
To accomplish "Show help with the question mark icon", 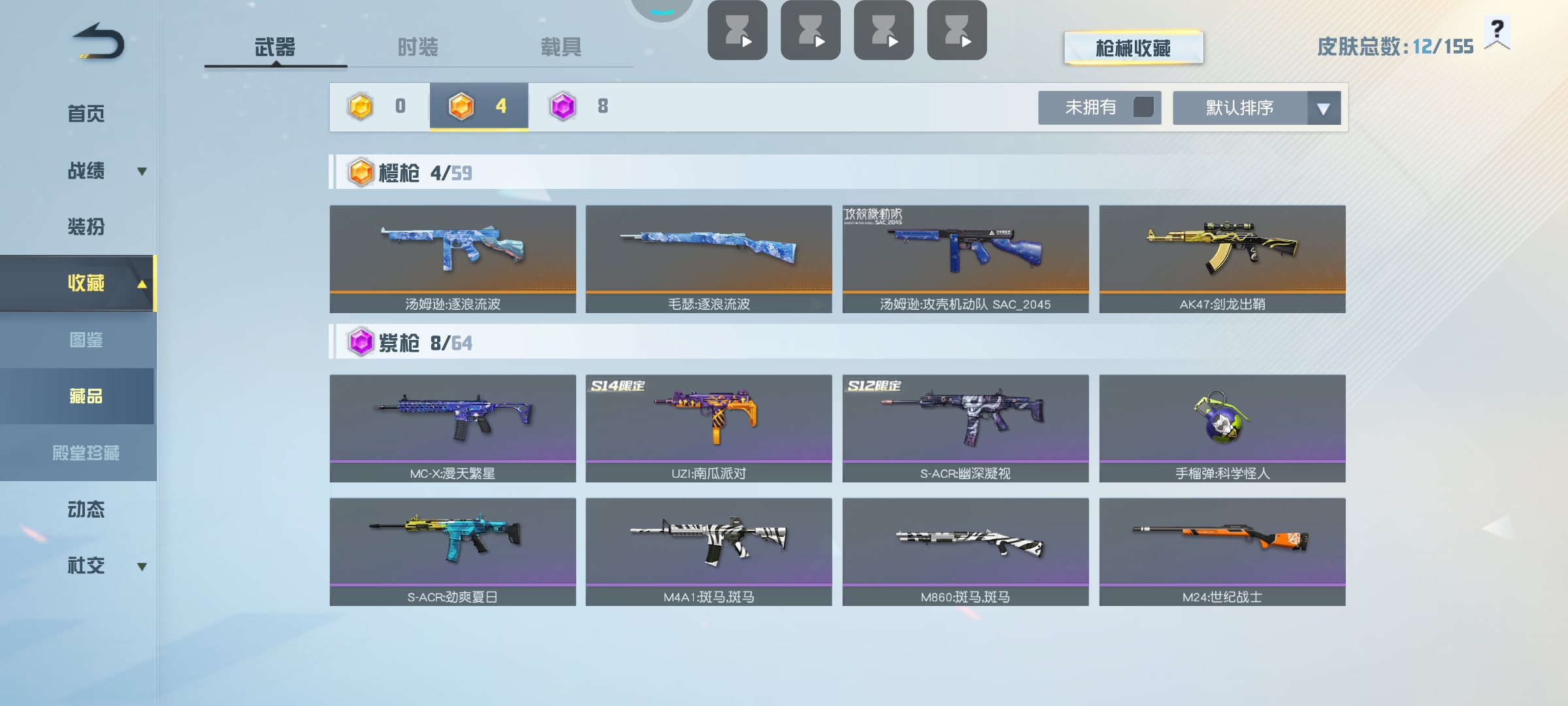I will pos(1497,31).
